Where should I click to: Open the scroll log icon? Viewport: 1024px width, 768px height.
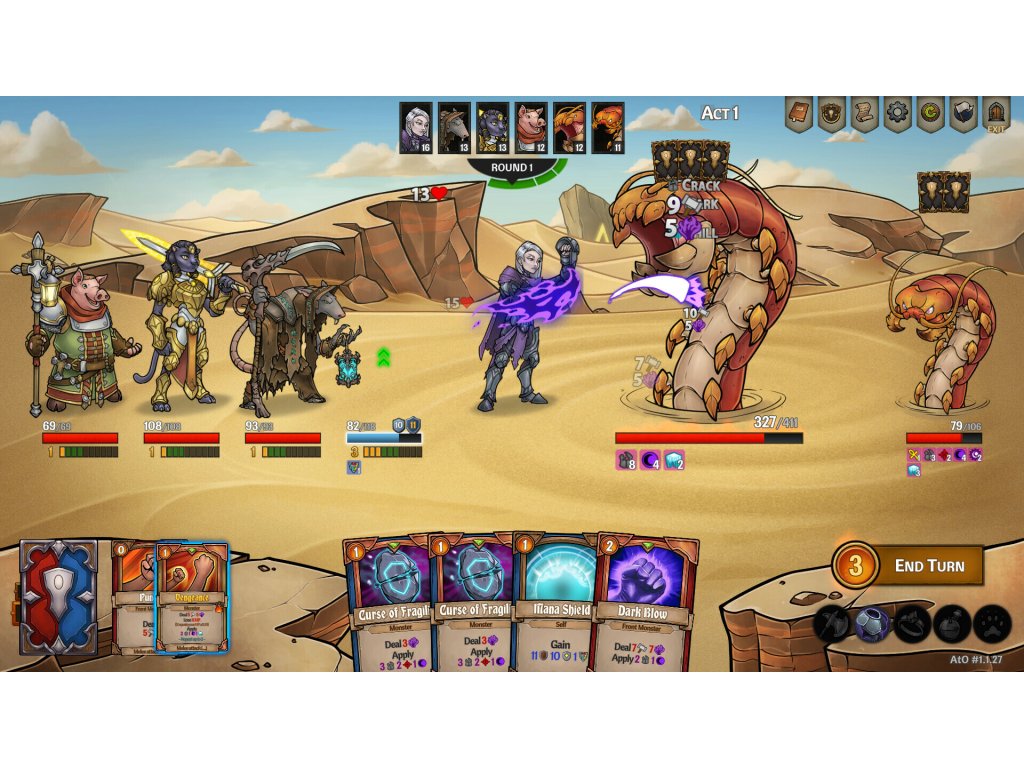(865, 114)
